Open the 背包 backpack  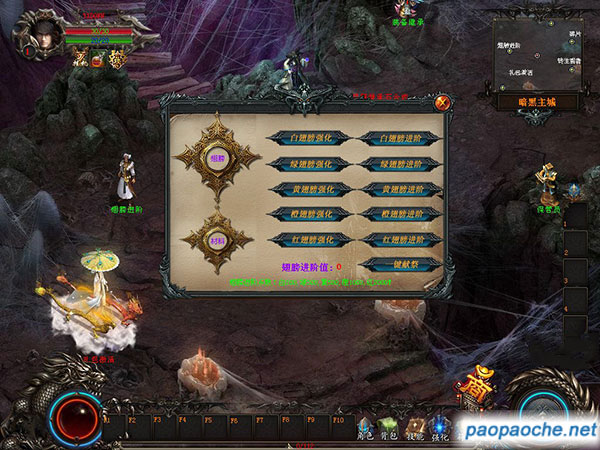click(391, 428)
